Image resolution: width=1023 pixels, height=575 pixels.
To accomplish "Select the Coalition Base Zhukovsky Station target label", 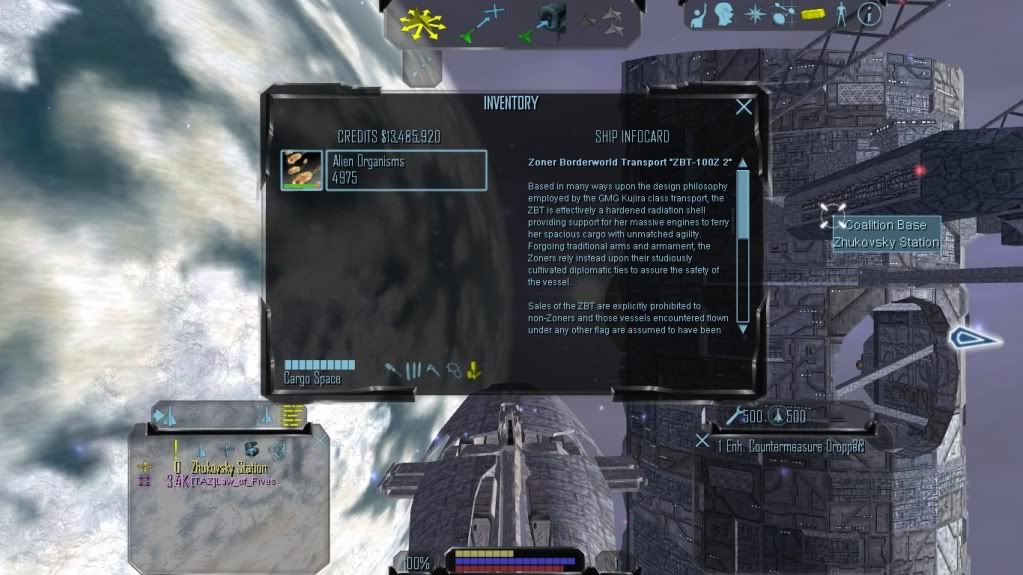I will [887, 234].
